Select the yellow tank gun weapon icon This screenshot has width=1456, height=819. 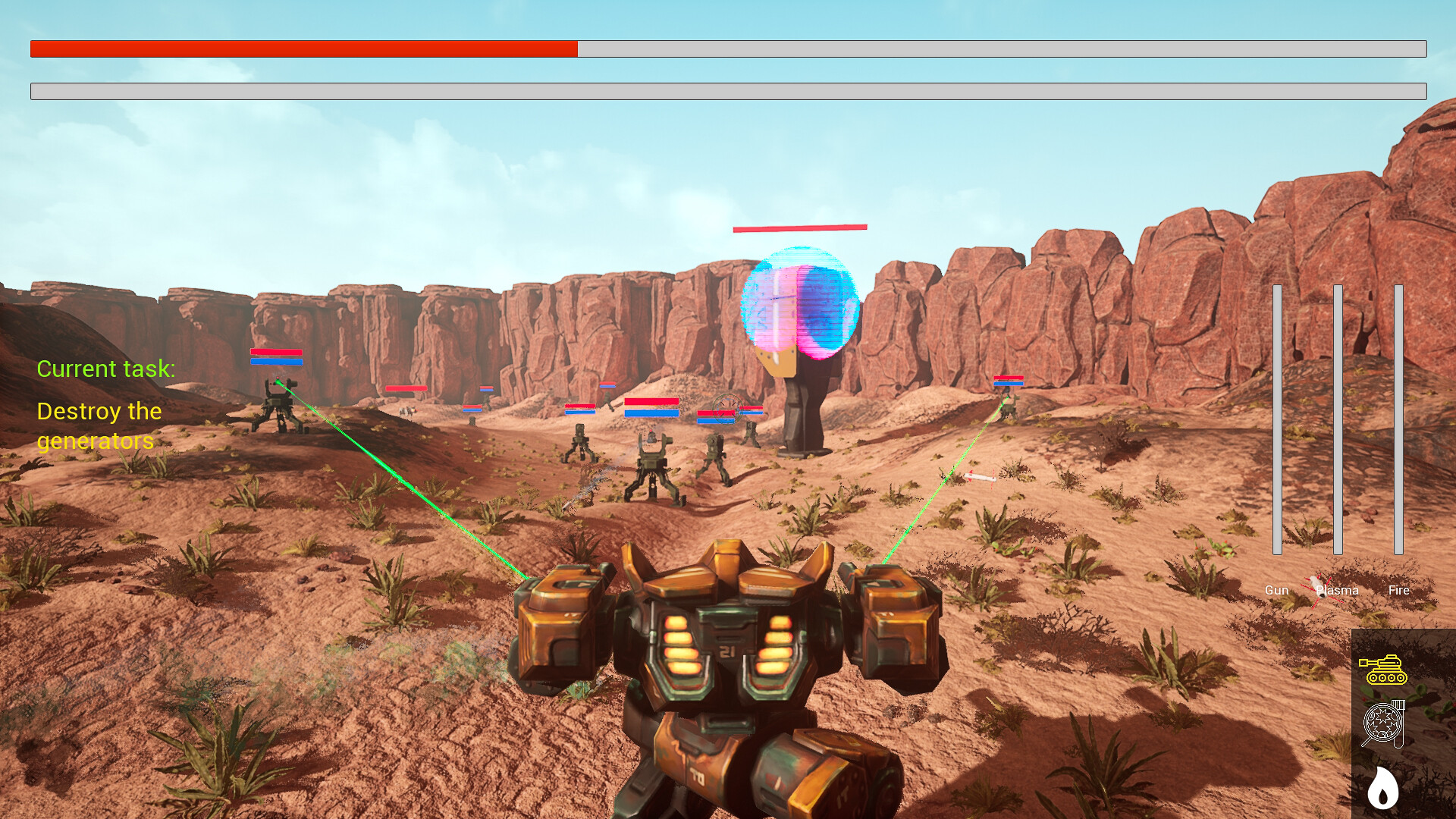[x=1383, y=670]
